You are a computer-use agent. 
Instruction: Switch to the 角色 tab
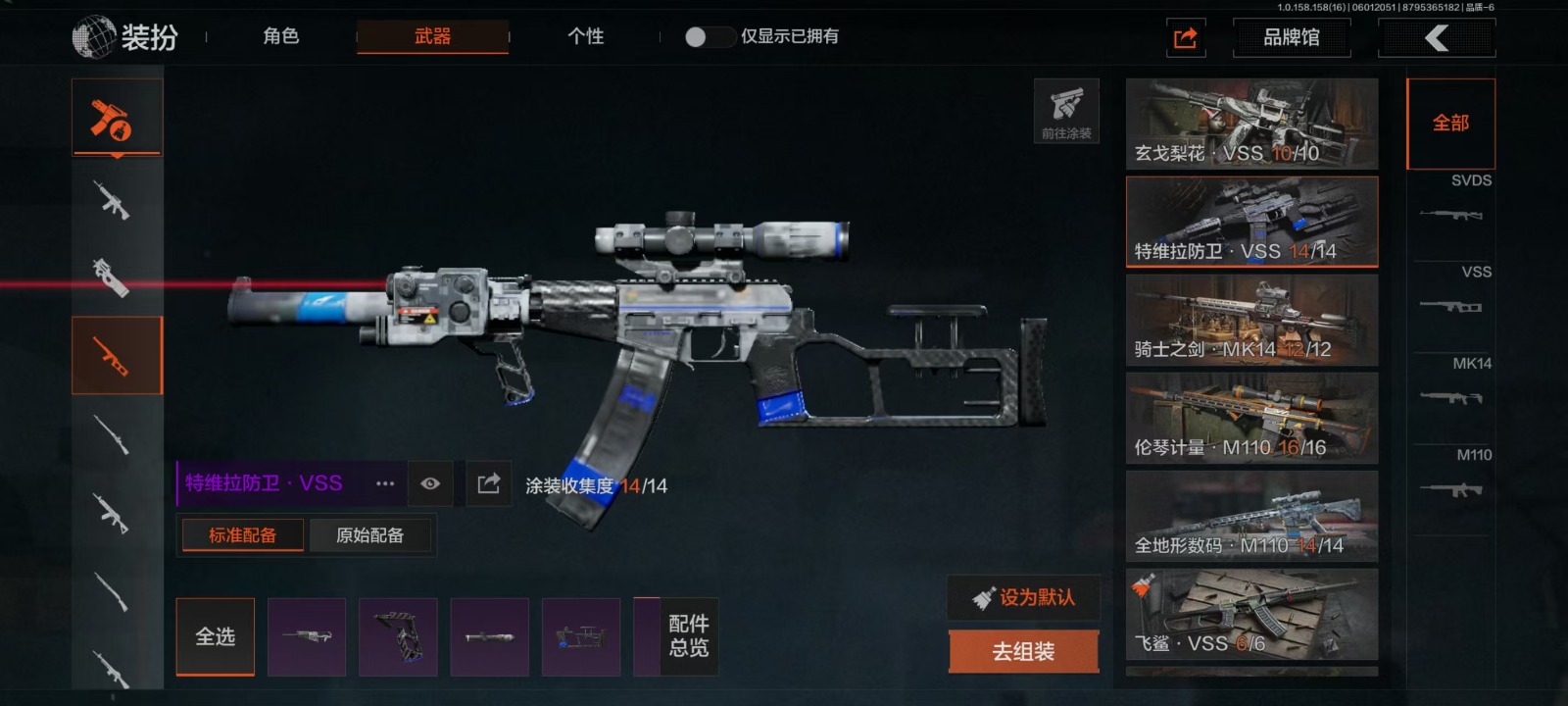pos(280,36)
